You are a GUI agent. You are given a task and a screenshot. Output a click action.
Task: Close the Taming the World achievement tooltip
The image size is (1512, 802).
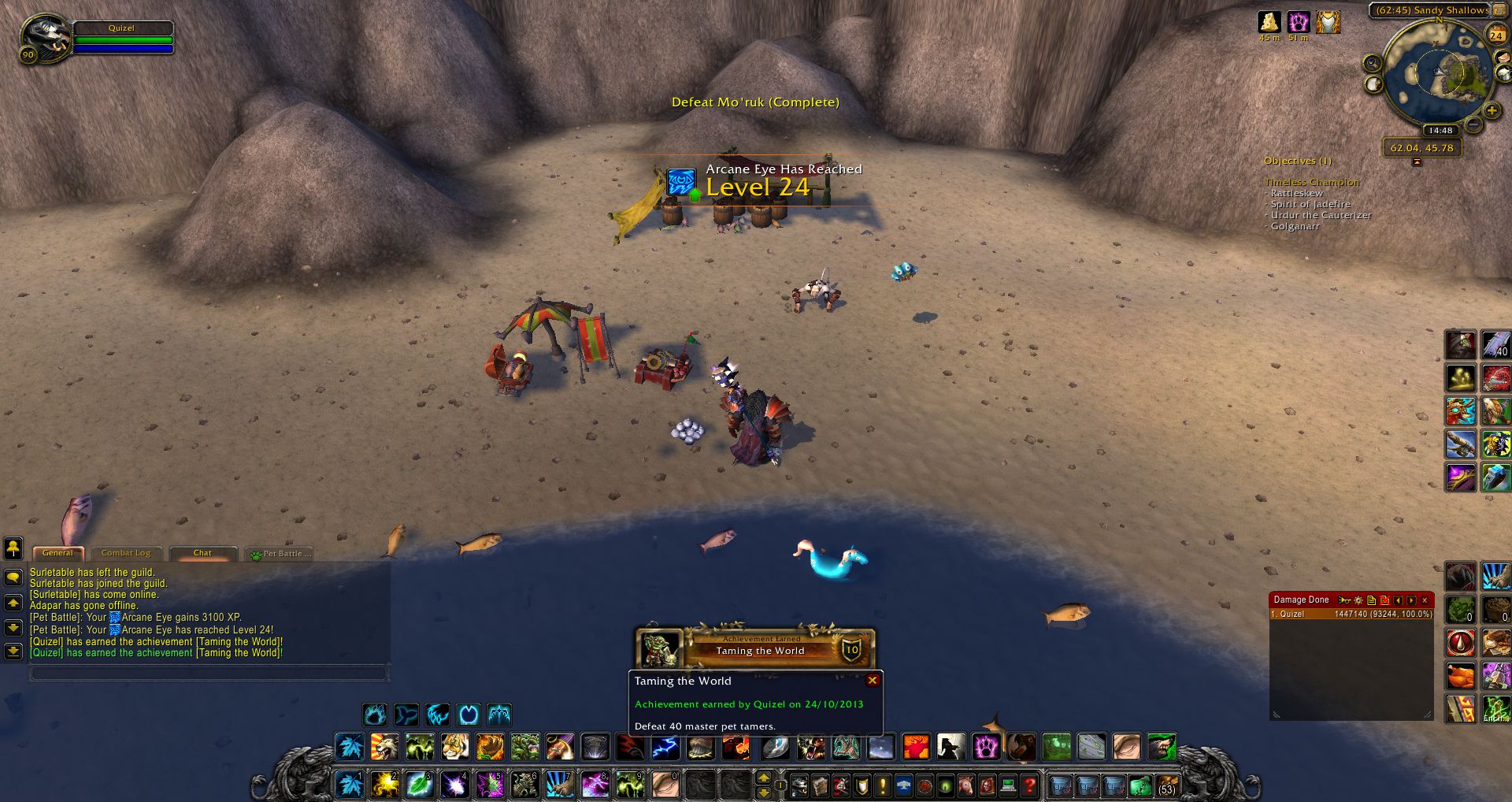pos(873,681)
